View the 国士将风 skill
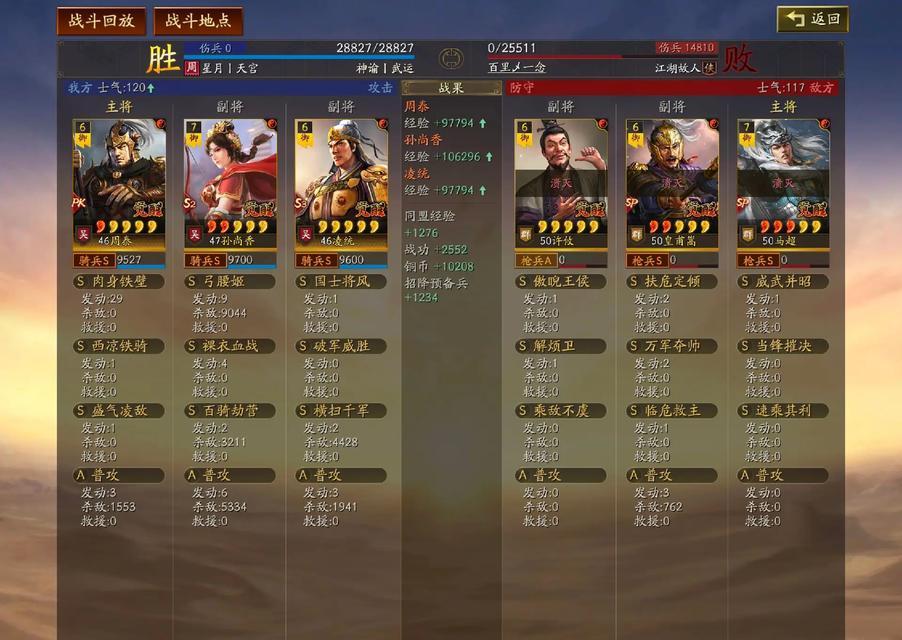This screenshot has width=902, height=640. pos(341,282)
